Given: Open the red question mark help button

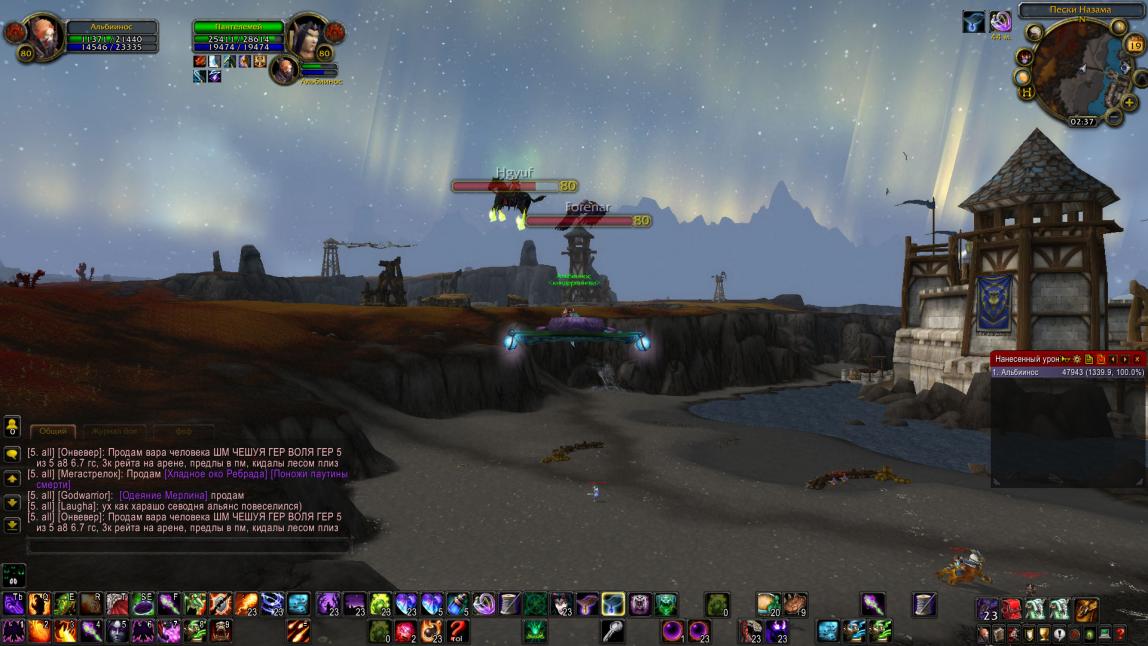Looking at the screenshot, I should tap(1120, 633).
